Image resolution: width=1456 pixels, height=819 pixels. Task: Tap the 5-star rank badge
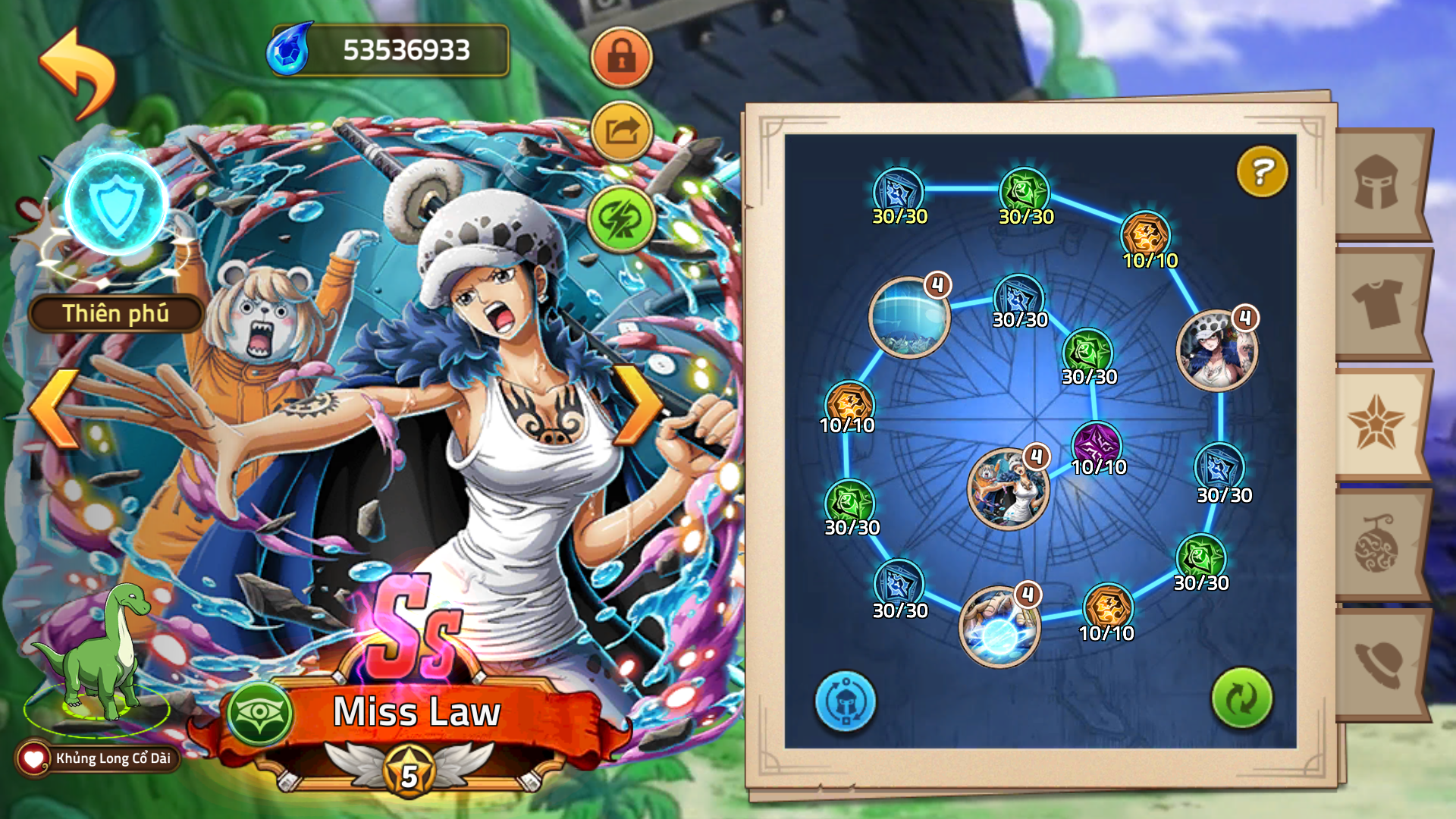(409, 773)
